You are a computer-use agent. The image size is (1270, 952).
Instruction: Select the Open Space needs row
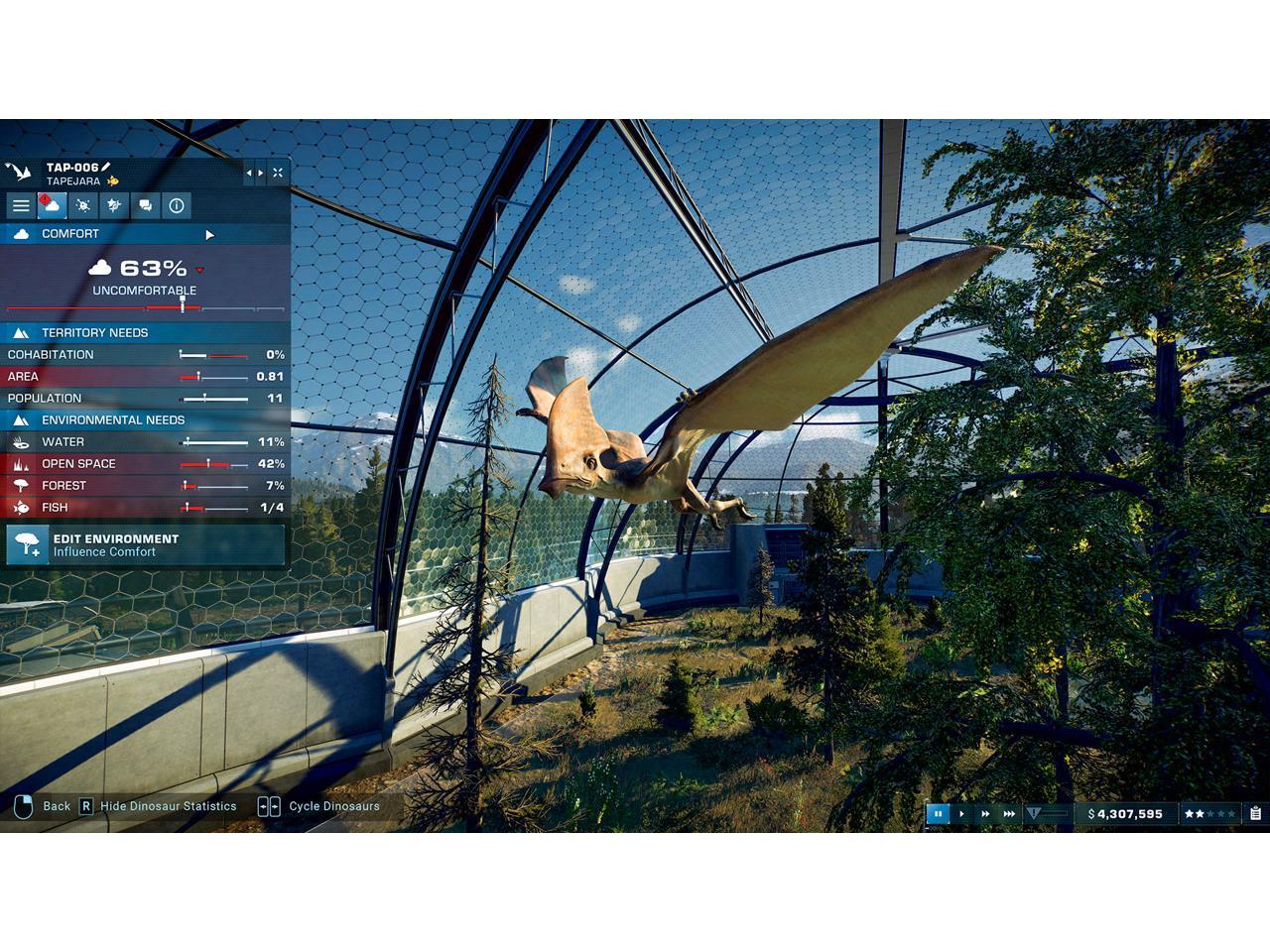point(145,464)
